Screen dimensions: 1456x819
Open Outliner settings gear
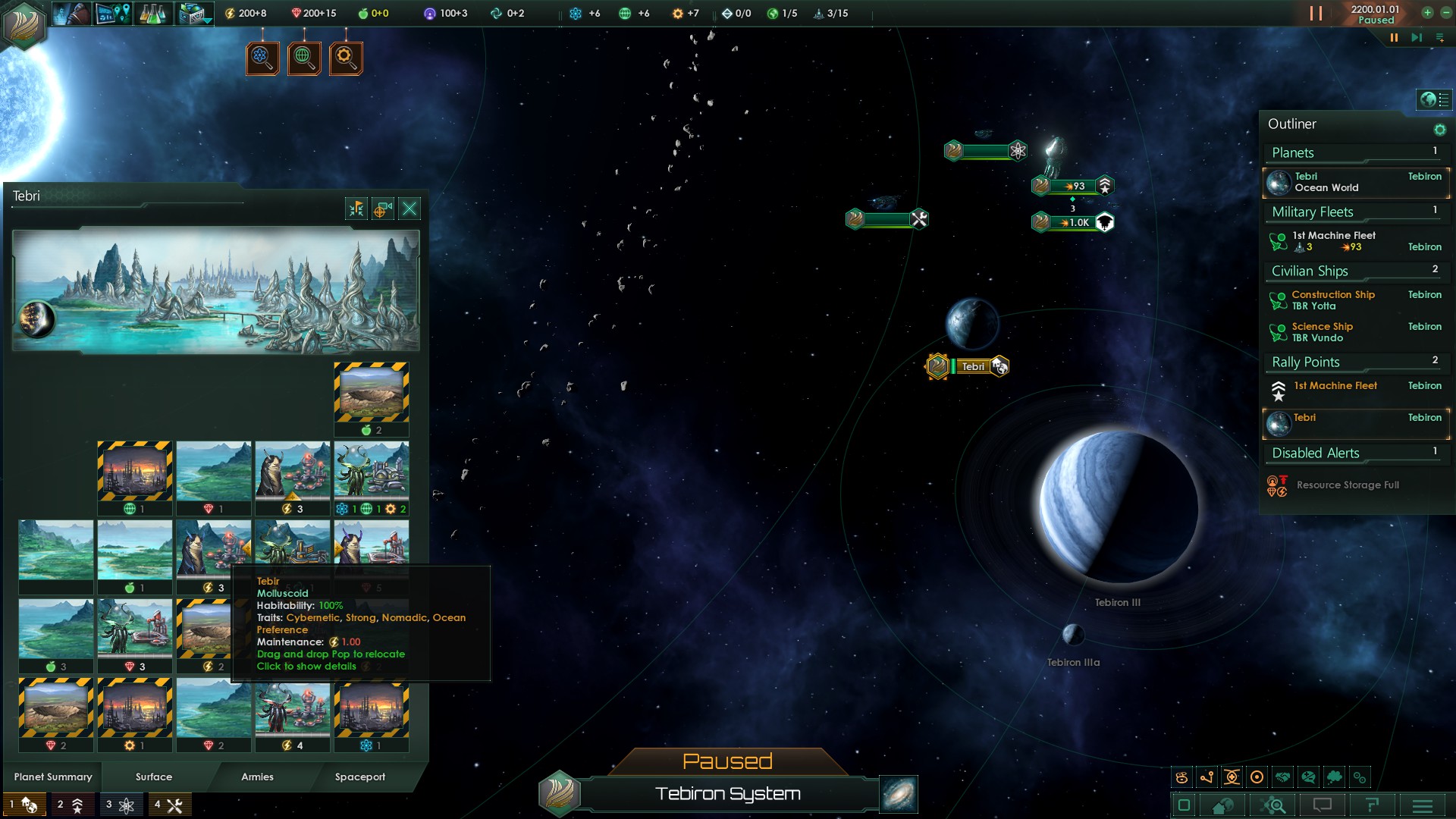pyautogui.click(x=1439, y=130)
